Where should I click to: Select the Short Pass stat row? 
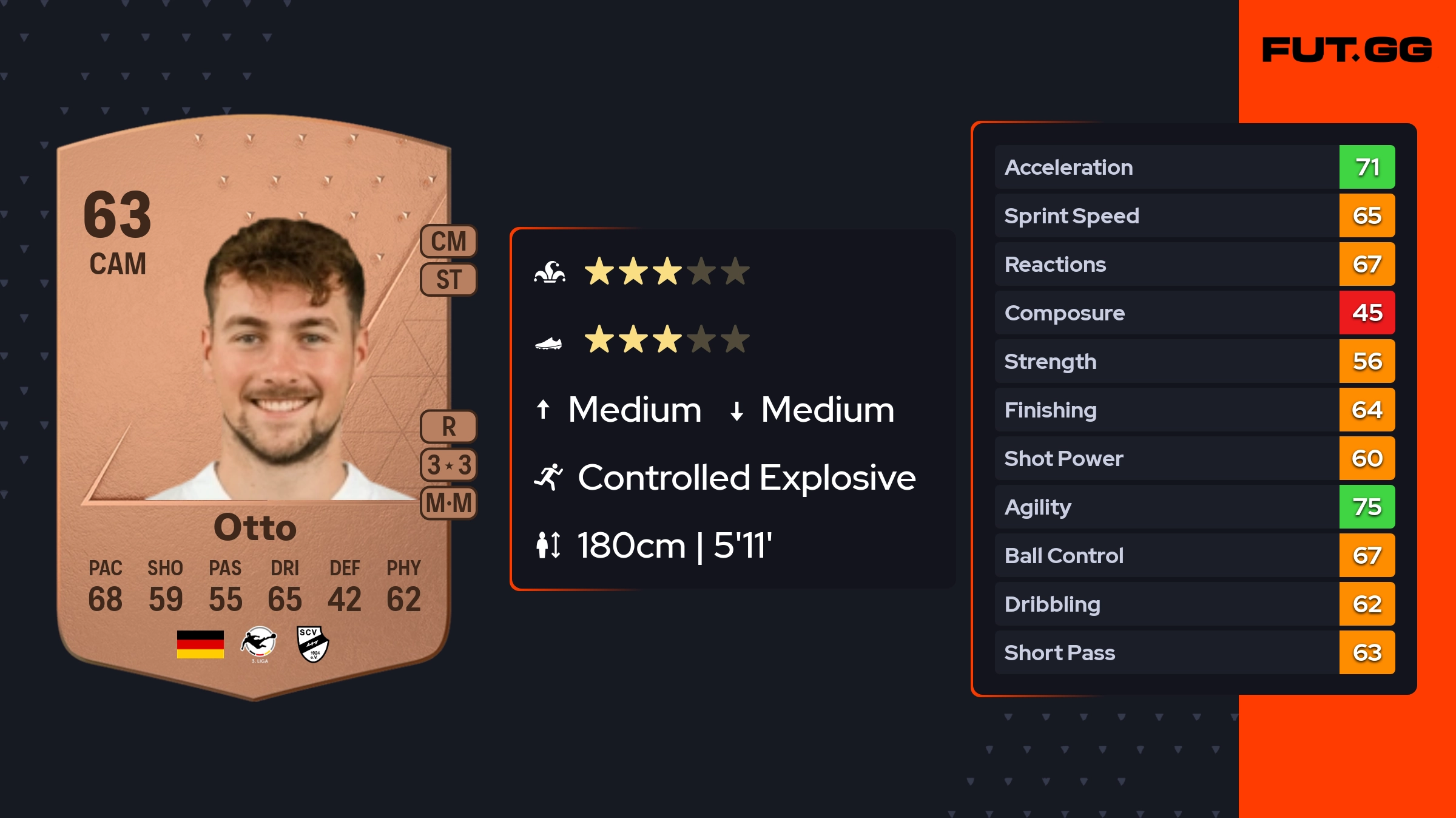[x=1194, y=652]
